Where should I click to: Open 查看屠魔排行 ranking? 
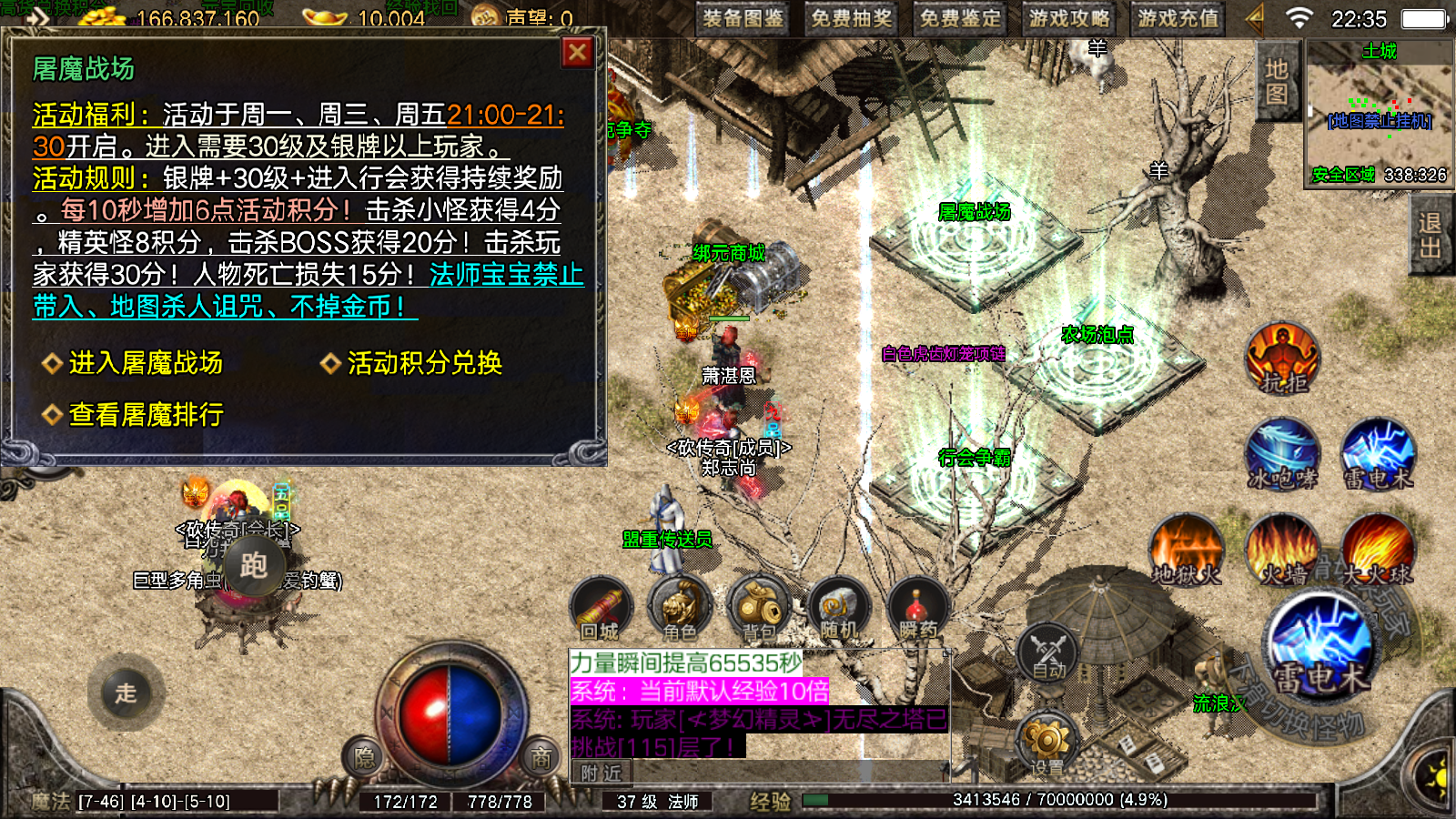click(x=146, y=415)
